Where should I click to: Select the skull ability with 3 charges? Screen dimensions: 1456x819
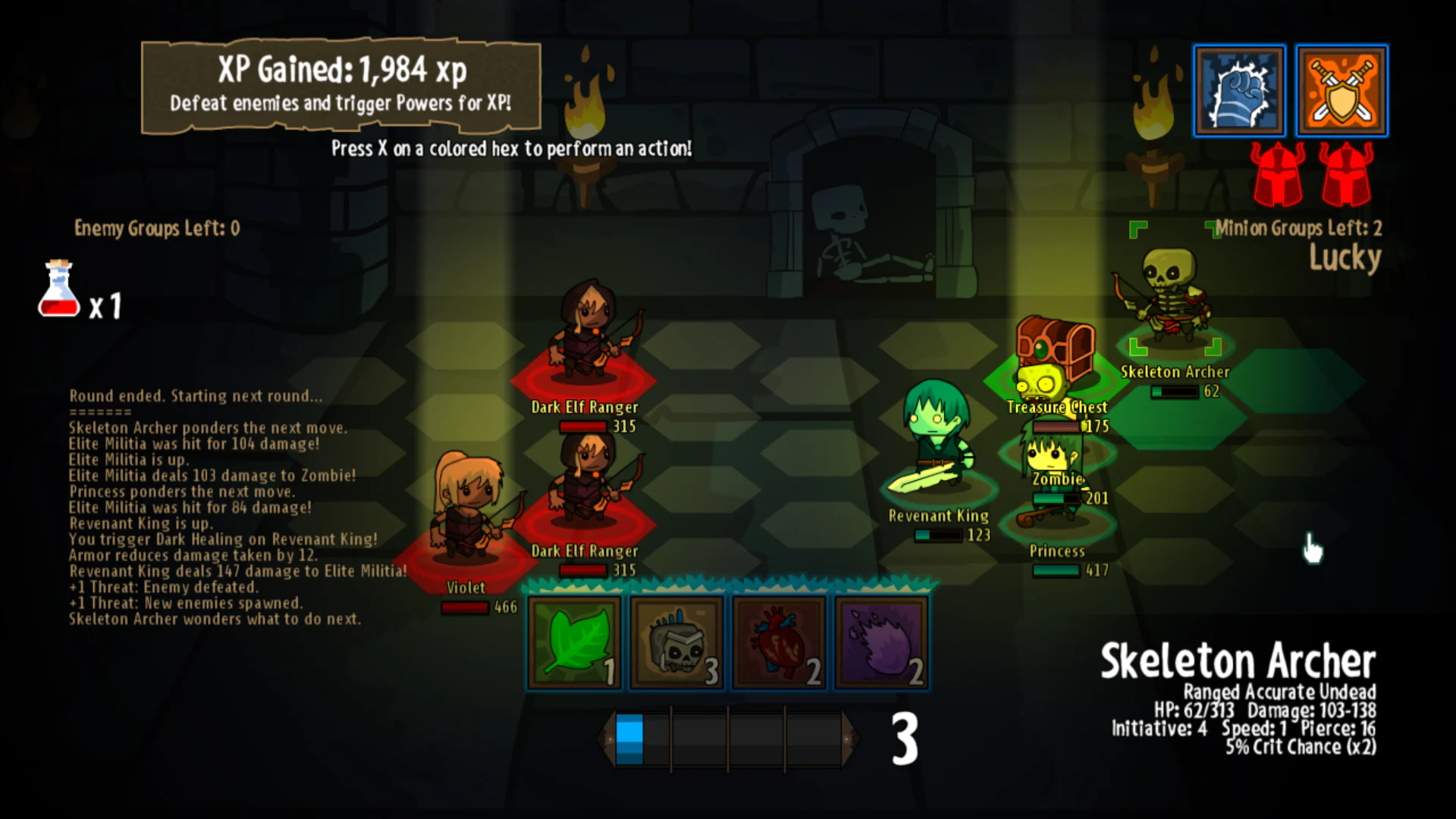coord(676,641)
